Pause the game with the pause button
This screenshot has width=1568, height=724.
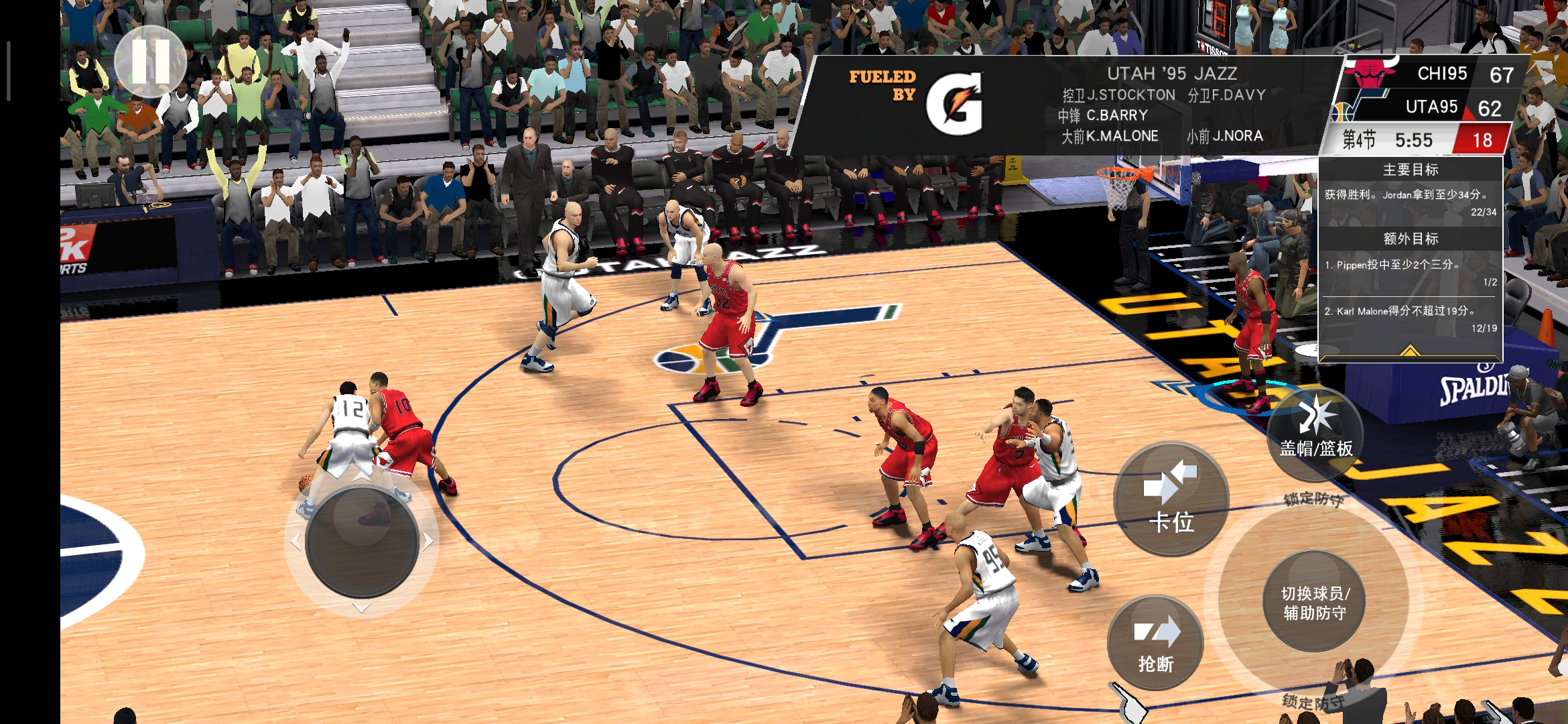pos(150,61)
